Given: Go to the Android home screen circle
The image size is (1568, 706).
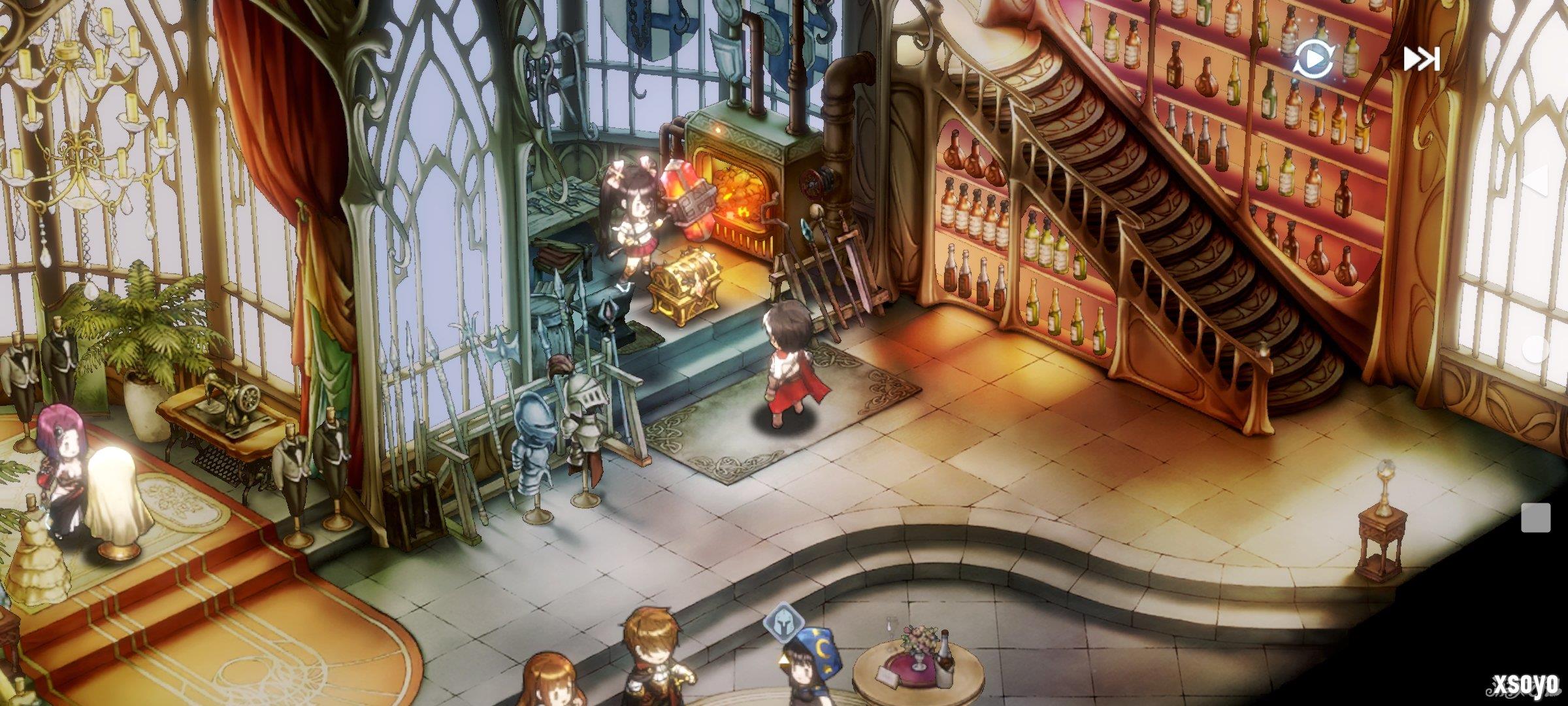Looking at the screenshot, I should click(1535, 350).
